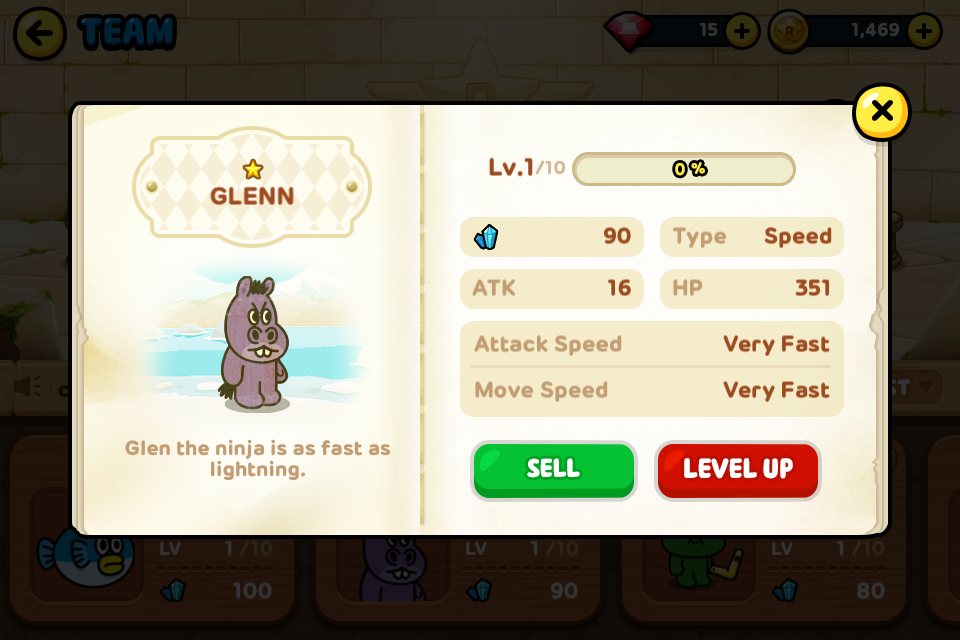Go back using the arrow beside TEAM
The height and width of the screenshot is (640, 960).
coord(40,33)
